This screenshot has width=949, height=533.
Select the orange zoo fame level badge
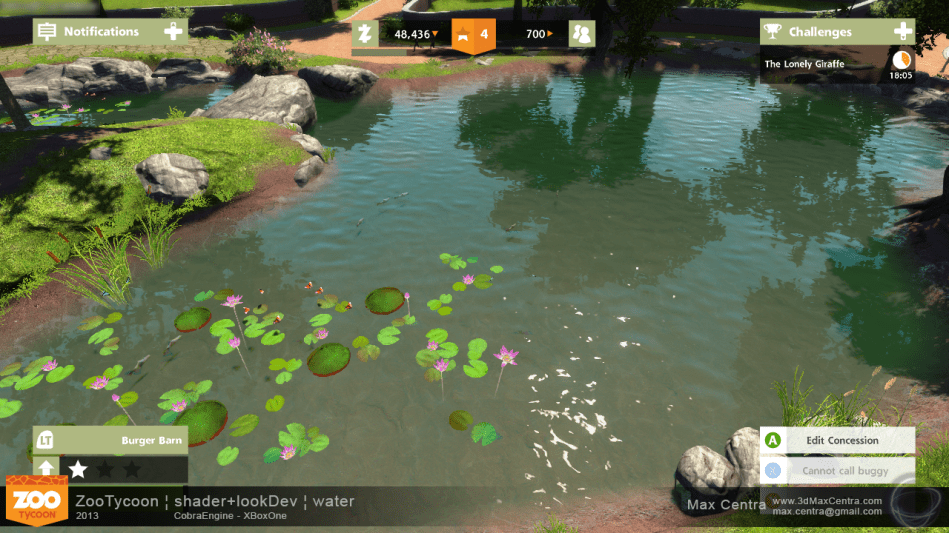pos(473,34)
